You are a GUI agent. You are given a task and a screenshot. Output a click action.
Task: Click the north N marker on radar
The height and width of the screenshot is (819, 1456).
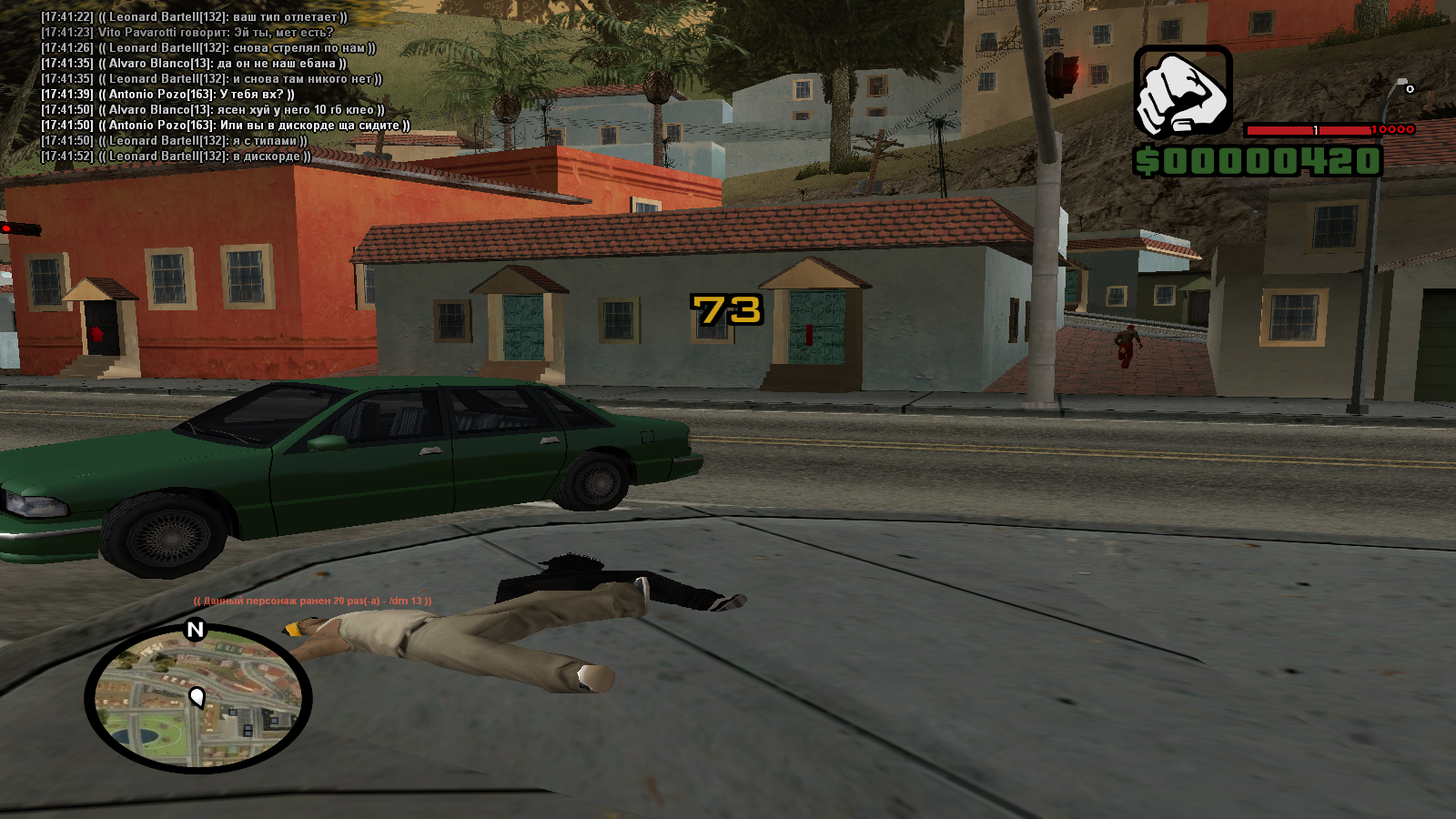point(195,630)
